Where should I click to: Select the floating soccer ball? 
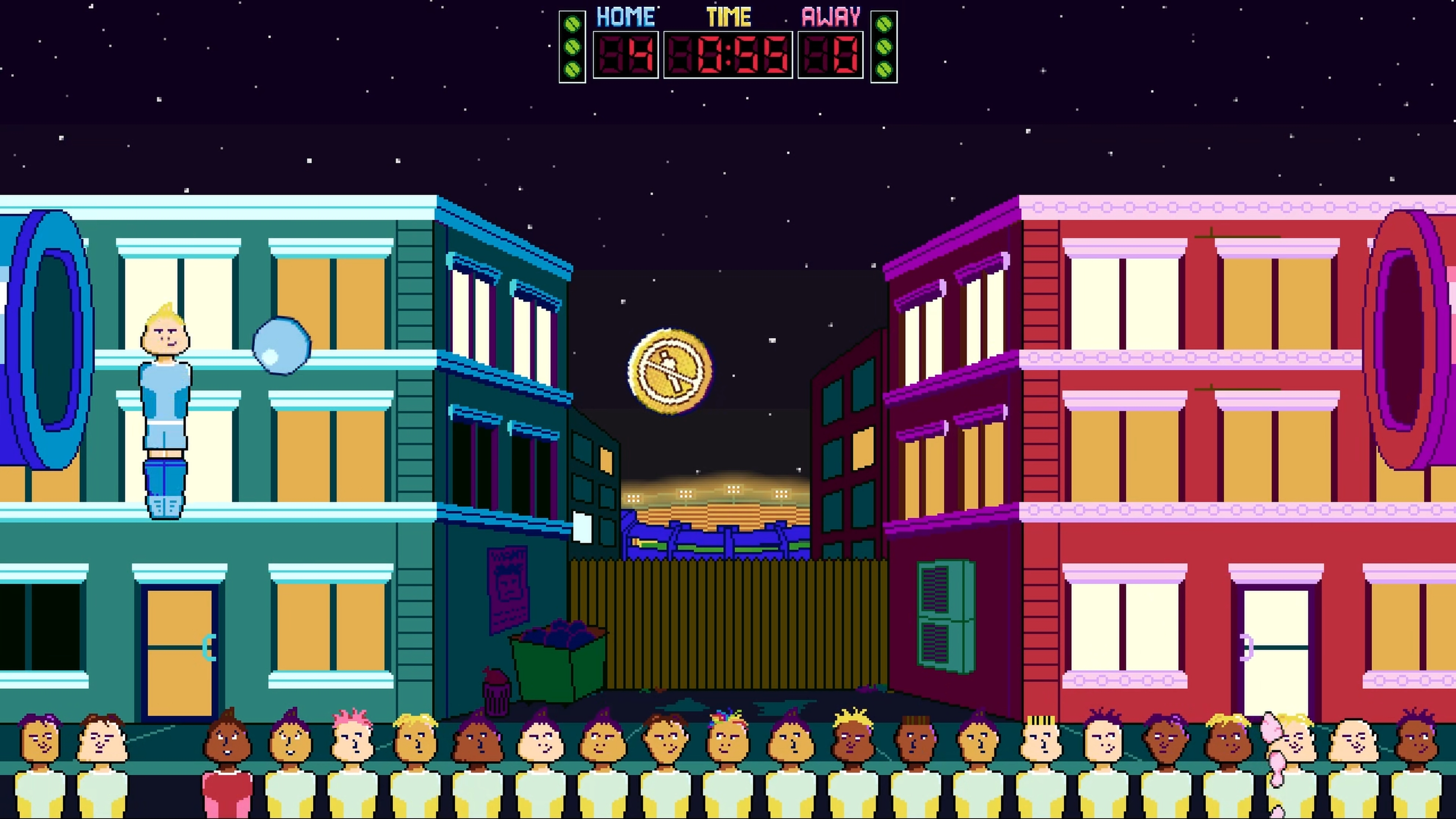[282, 345]
